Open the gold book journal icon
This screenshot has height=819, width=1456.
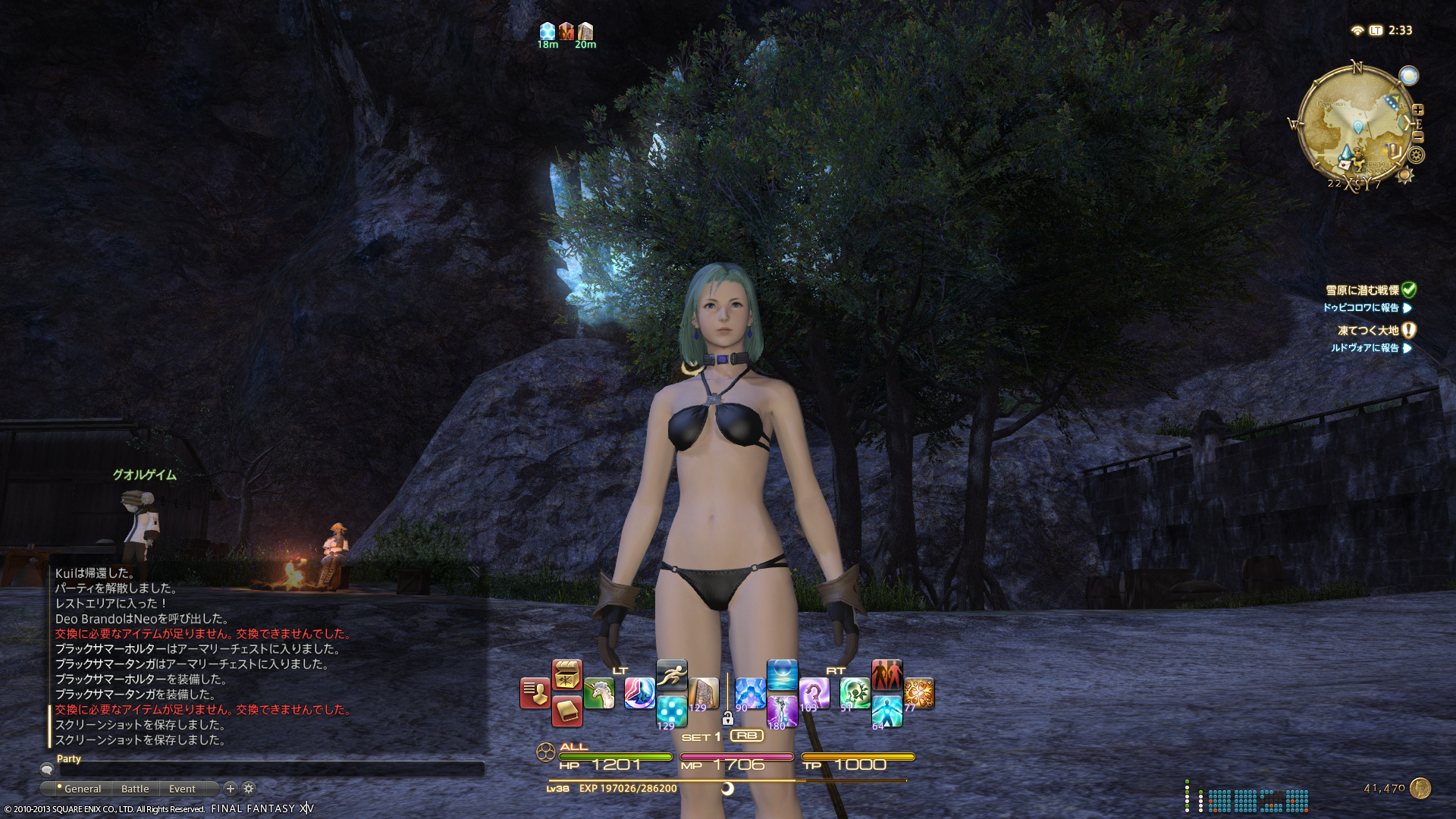[x=566, y=711]
